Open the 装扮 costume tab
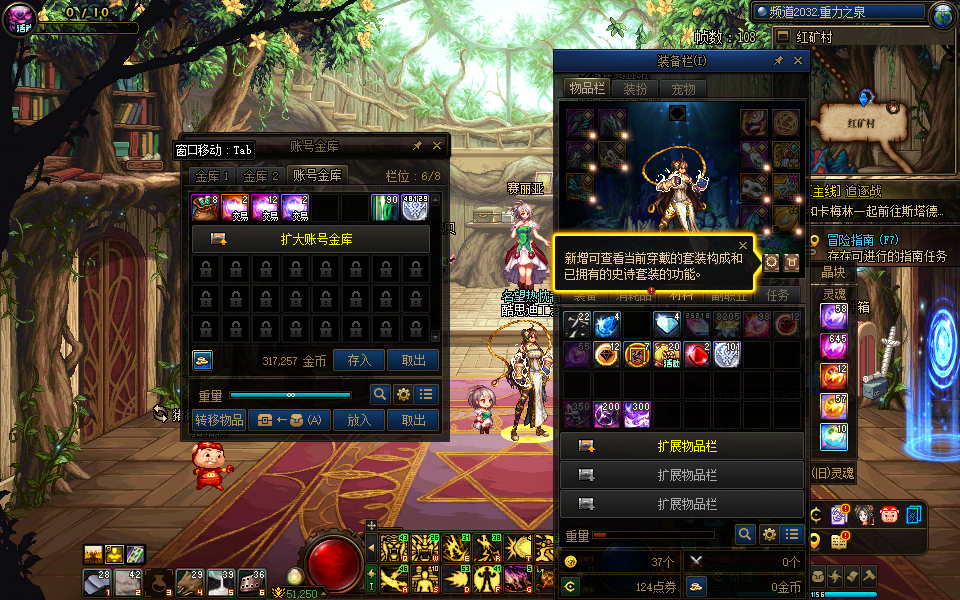The height and width of the screenshot is (600, 960). point(635,88)
